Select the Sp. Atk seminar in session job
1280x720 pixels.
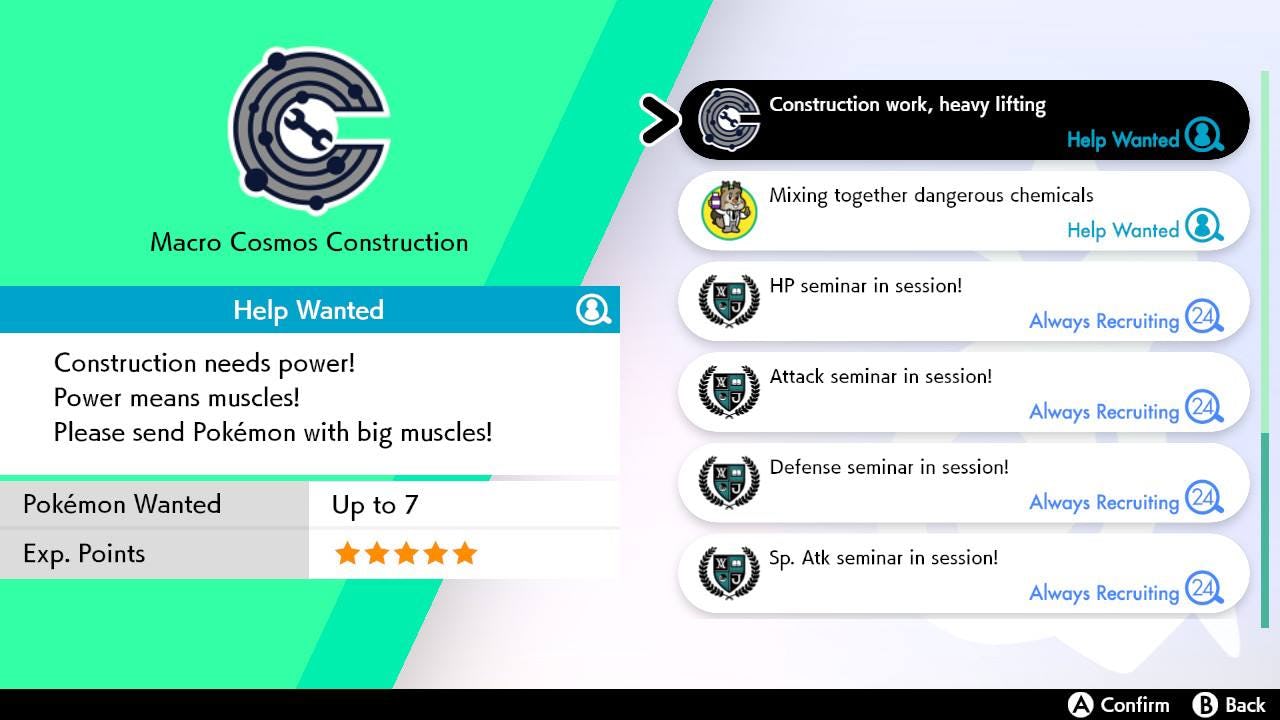(960, 572)
